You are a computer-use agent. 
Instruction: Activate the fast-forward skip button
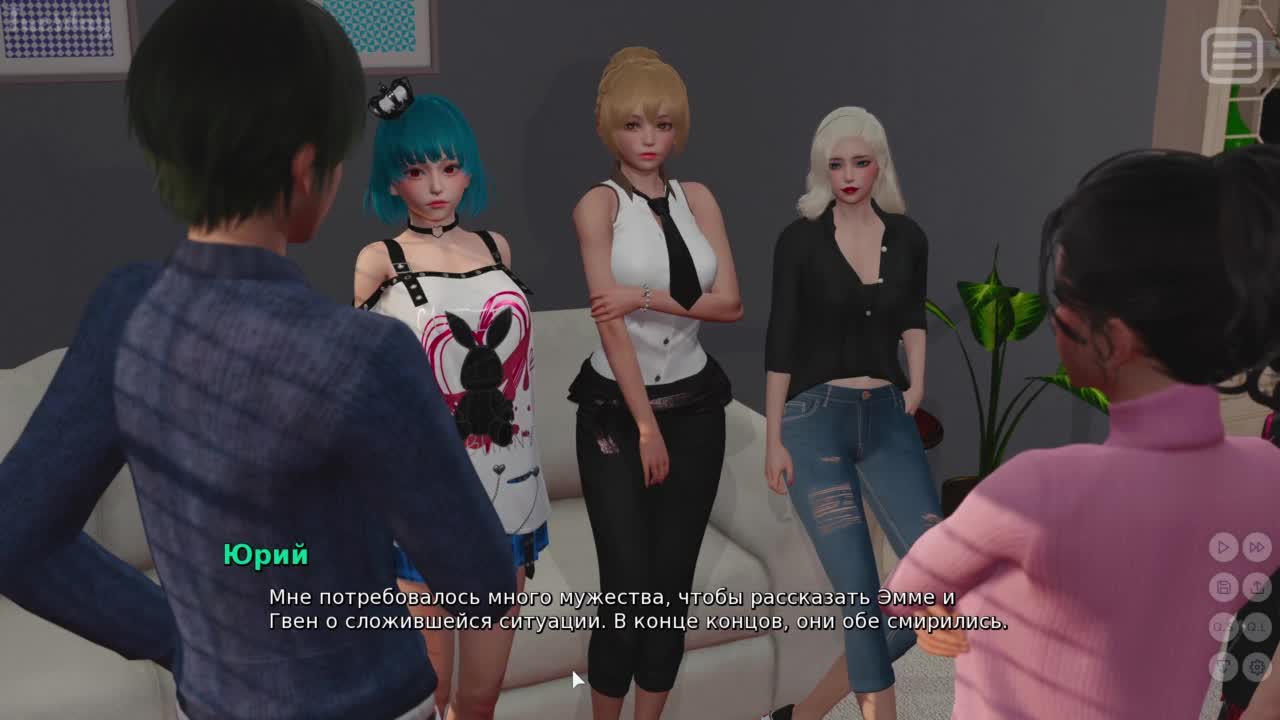tap(1257, 547)
